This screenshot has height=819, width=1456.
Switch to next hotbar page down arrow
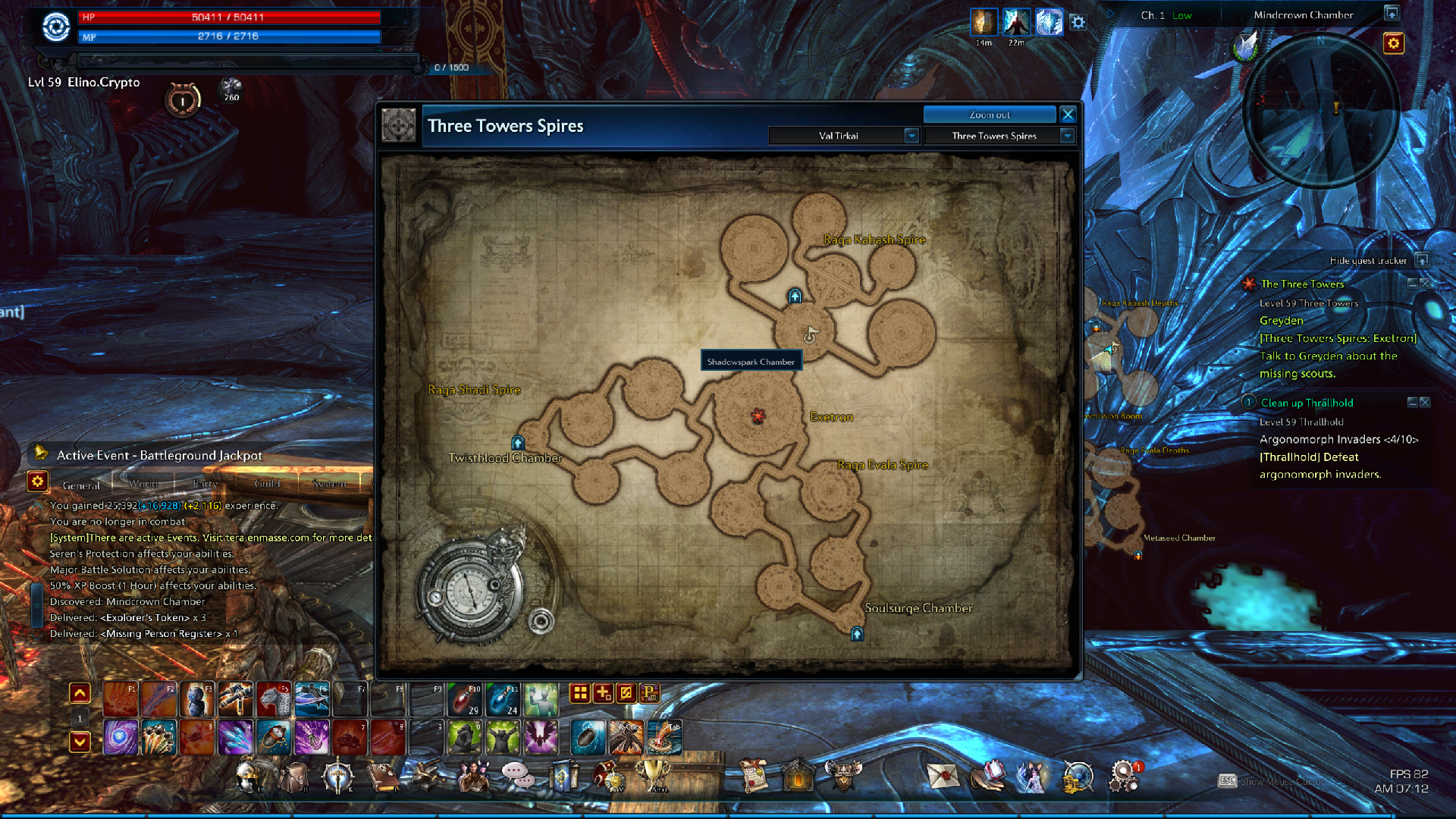click(x=80, y=741)
